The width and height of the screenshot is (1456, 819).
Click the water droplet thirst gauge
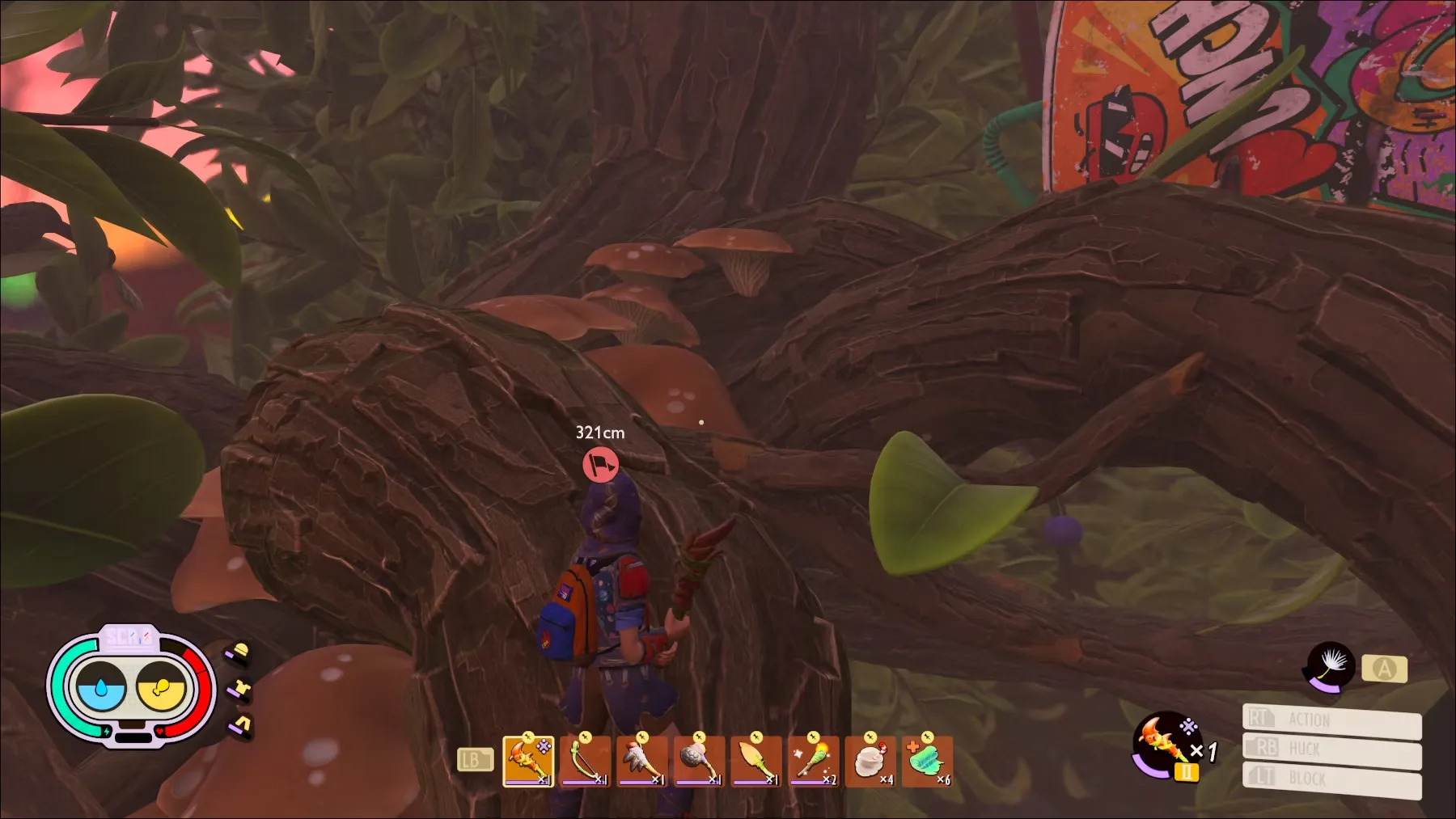(100, 689)
